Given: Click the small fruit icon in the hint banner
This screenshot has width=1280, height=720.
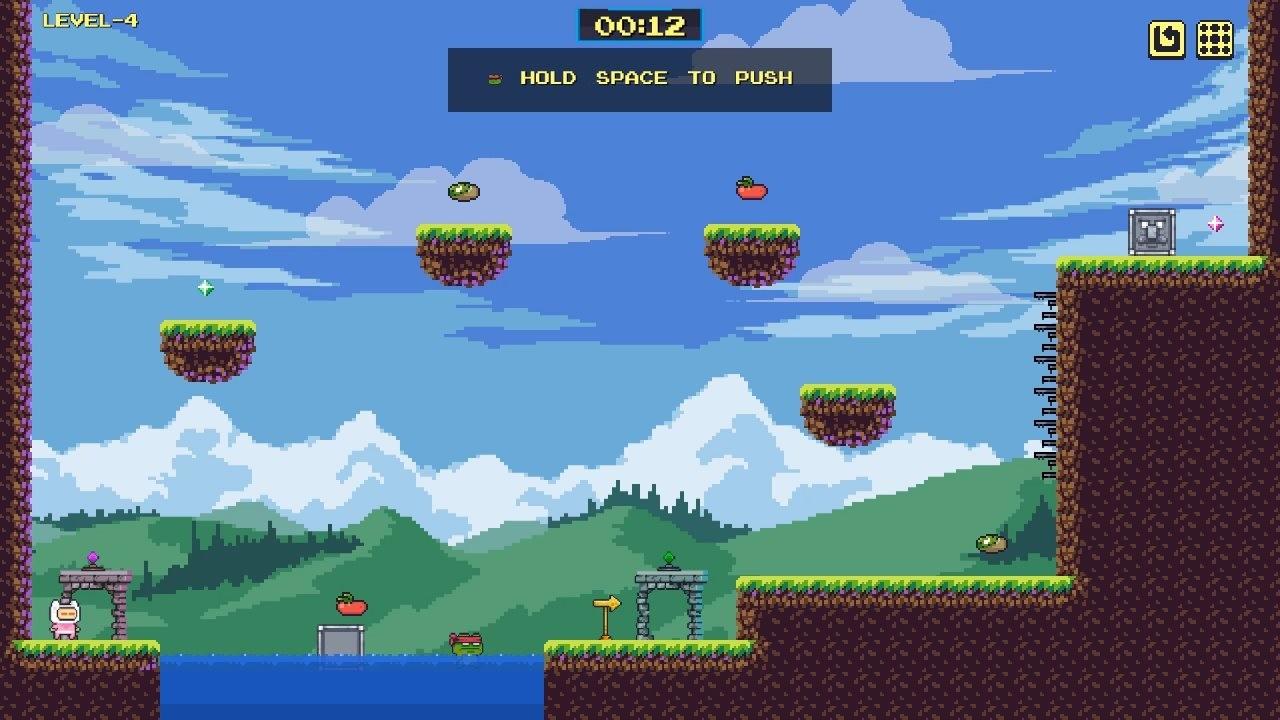Looking at the screenshot, I should pyautogui.click(x=493, y=78).
